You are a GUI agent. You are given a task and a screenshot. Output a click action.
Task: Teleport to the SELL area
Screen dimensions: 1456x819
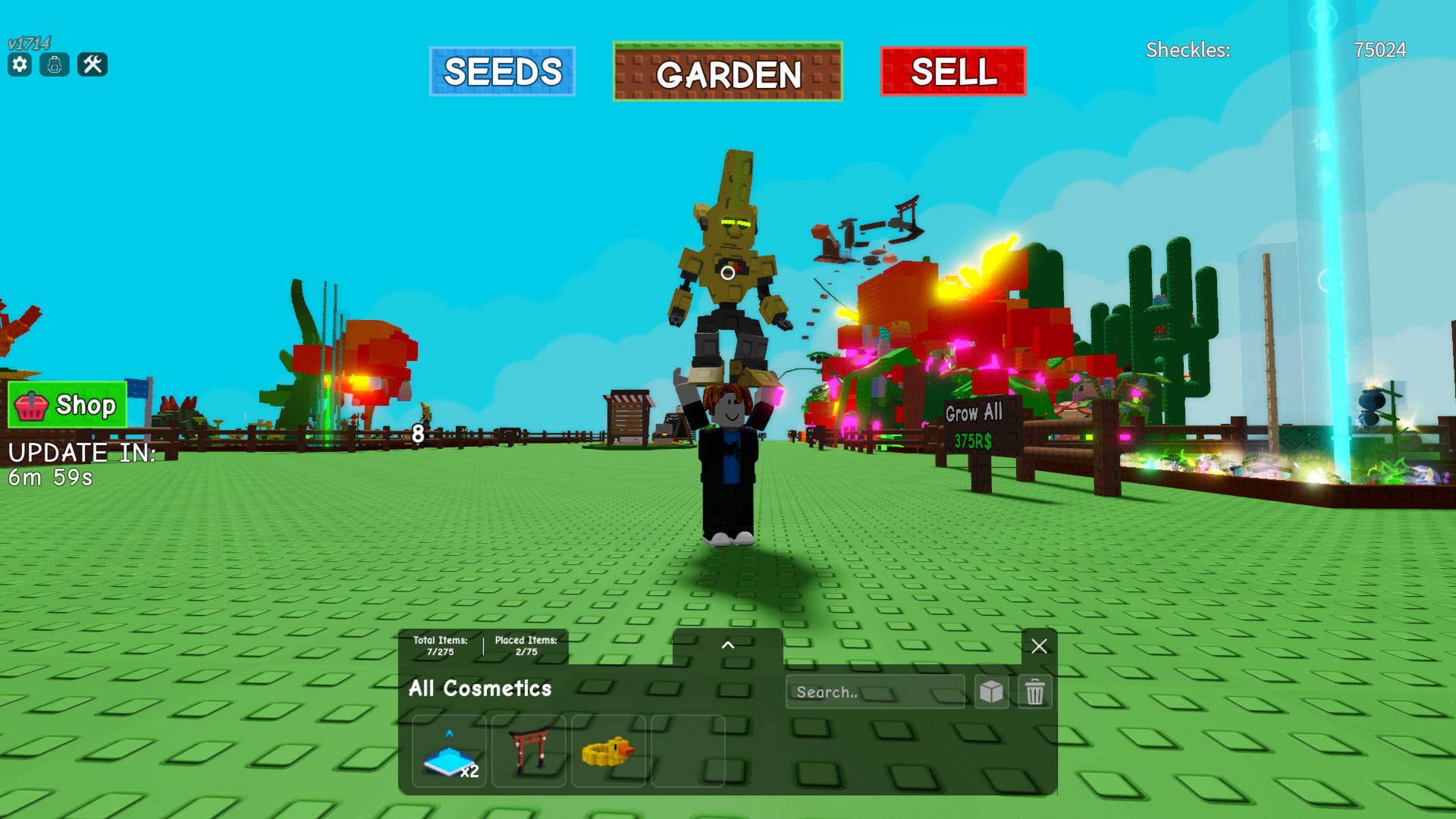point(952,72)
